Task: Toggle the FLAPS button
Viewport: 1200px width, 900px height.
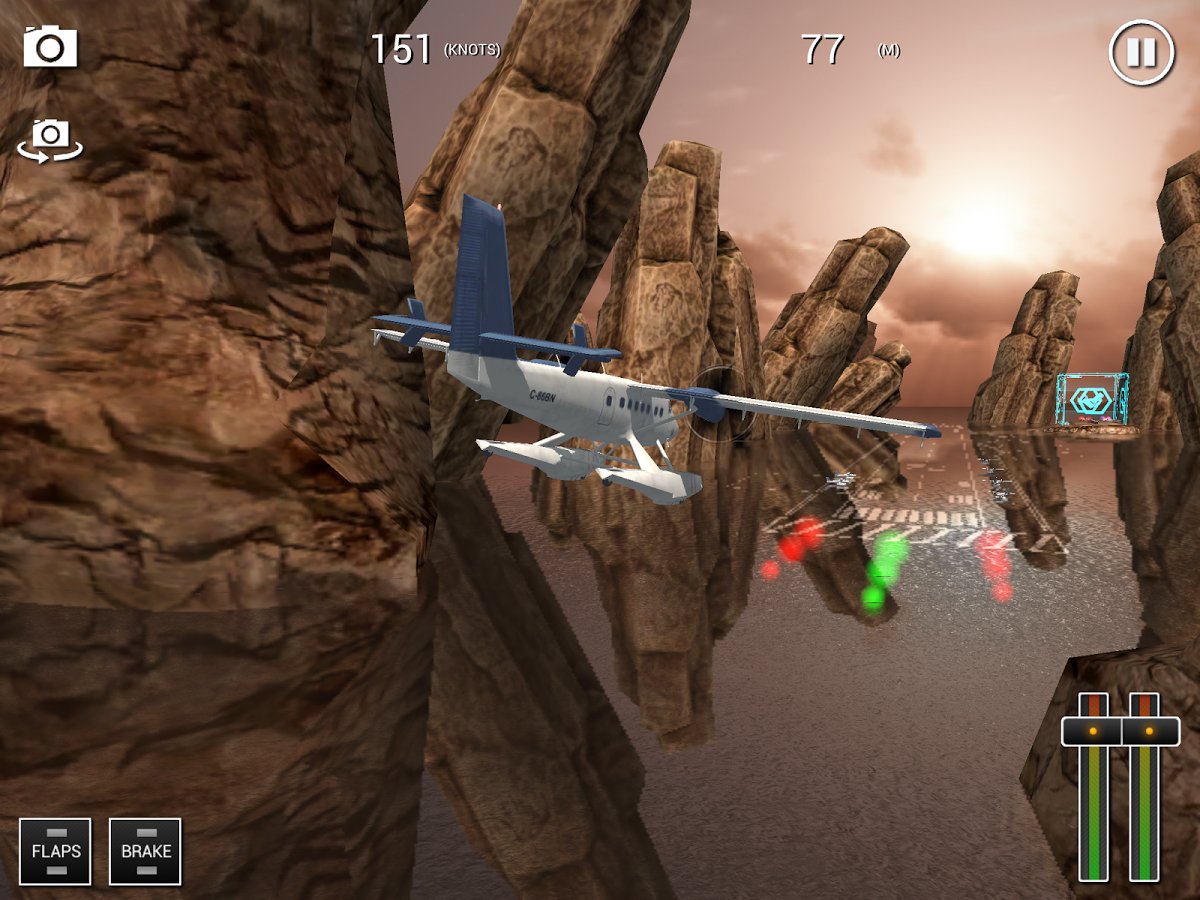Action: tap(55, 851)
